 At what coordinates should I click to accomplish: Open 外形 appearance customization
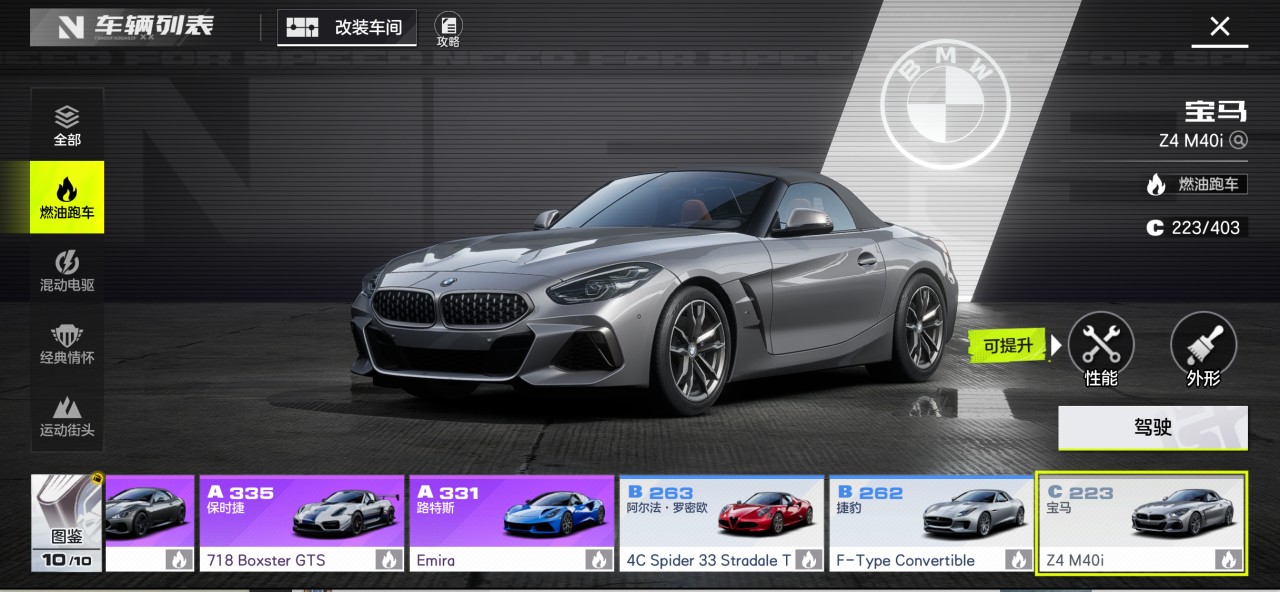pos(1203,348)
